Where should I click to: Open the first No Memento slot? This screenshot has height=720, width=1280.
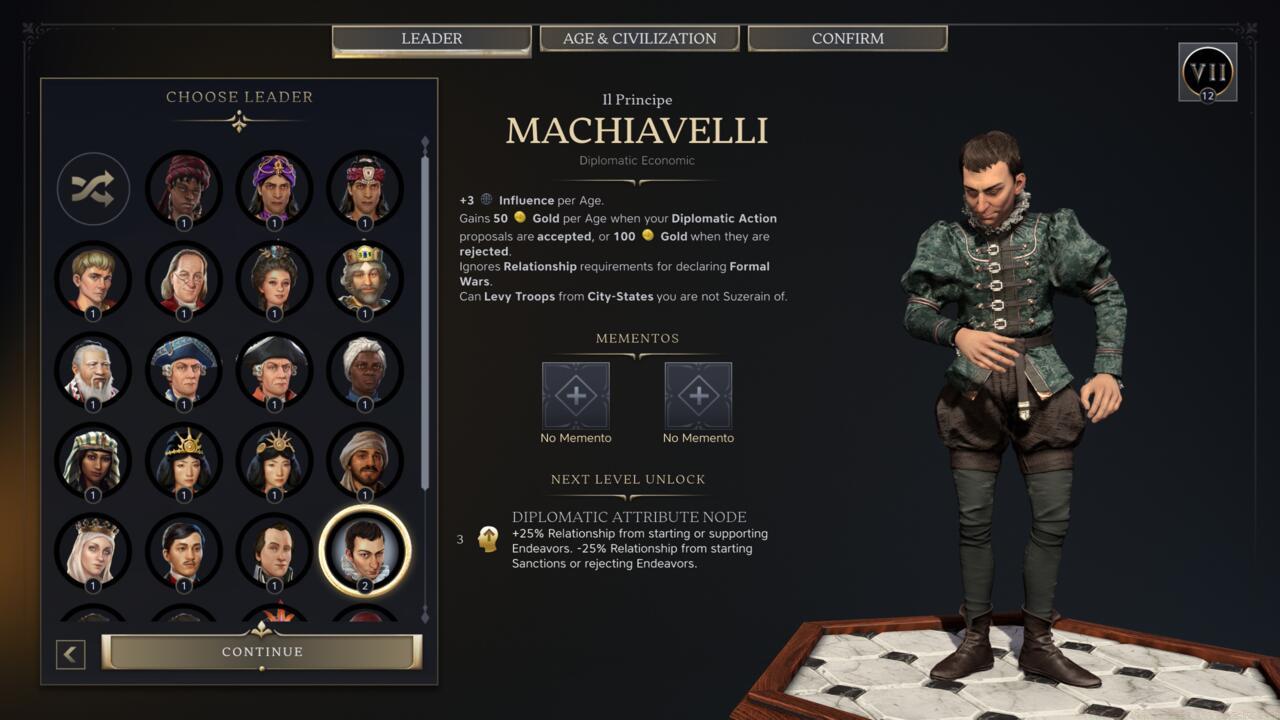pos(576,395)
